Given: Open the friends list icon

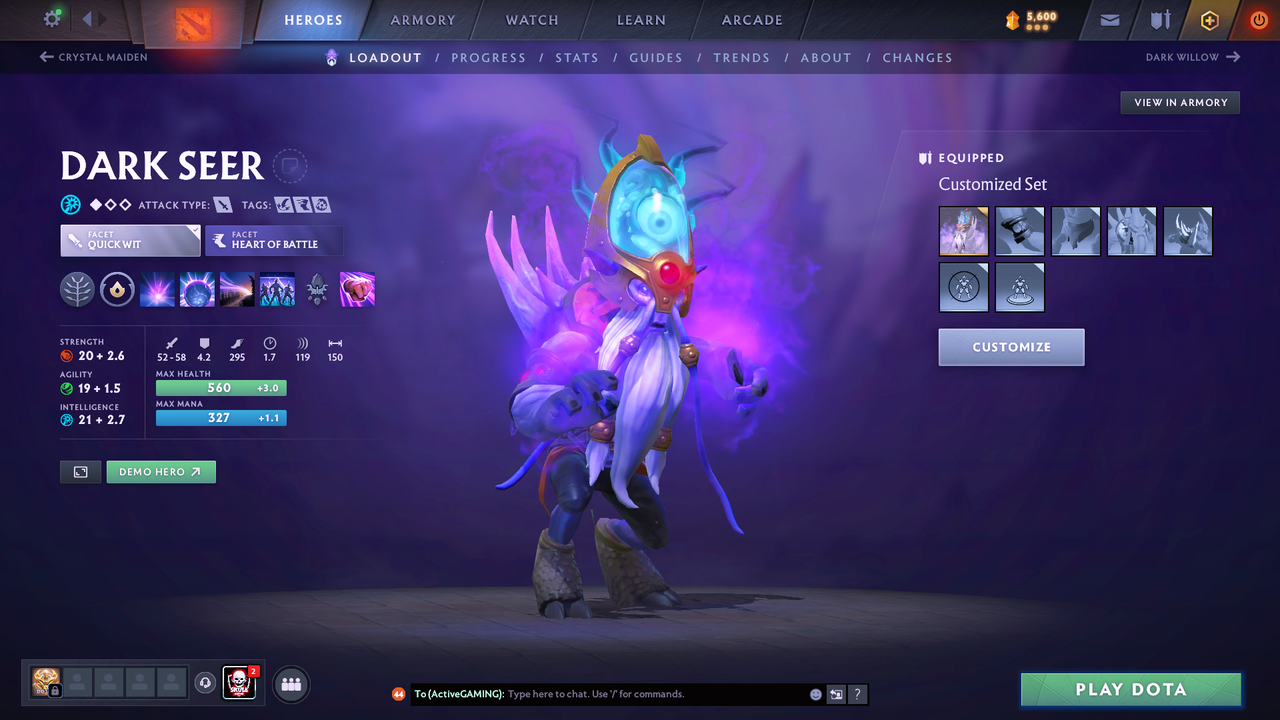Looking at the screenshot, I should [289, 684].
